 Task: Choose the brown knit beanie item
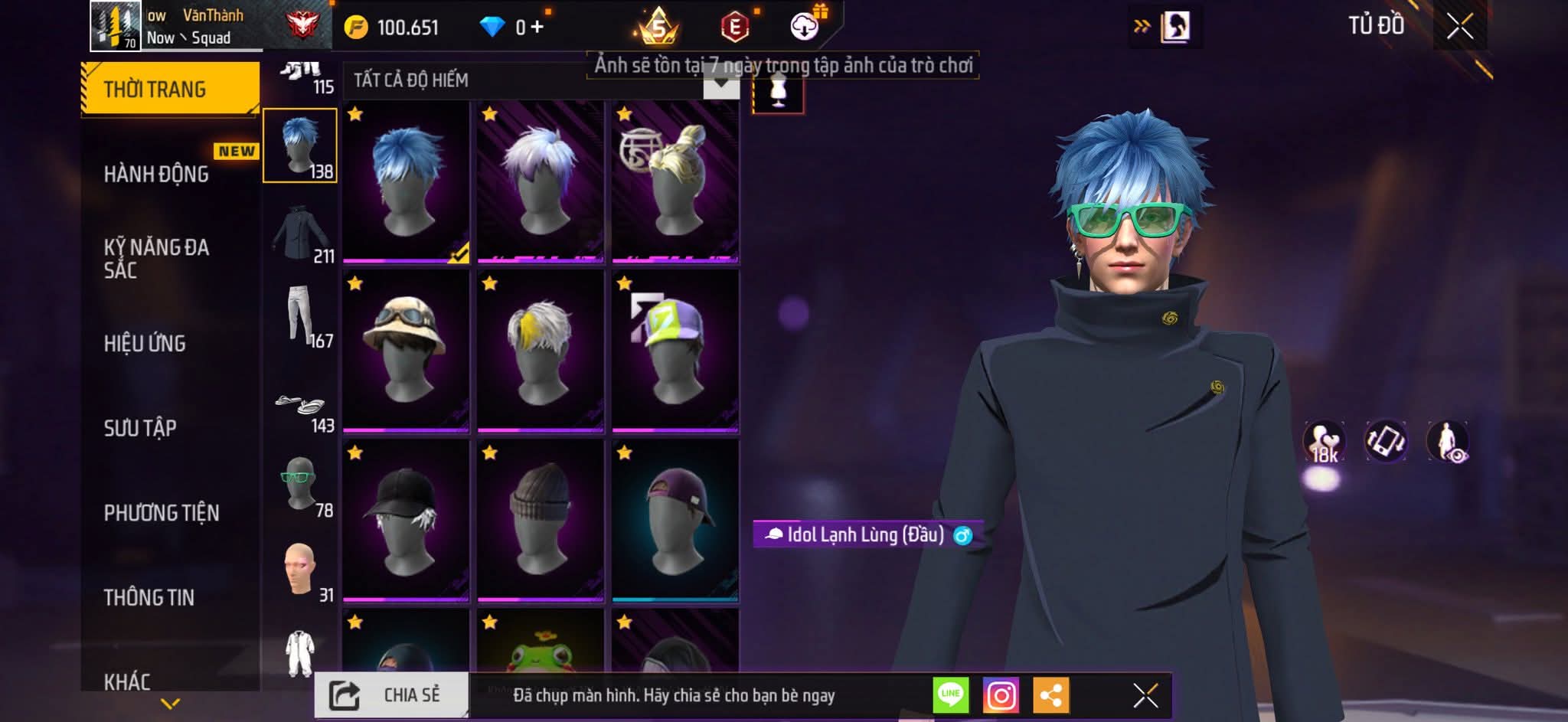click(541, 521)
